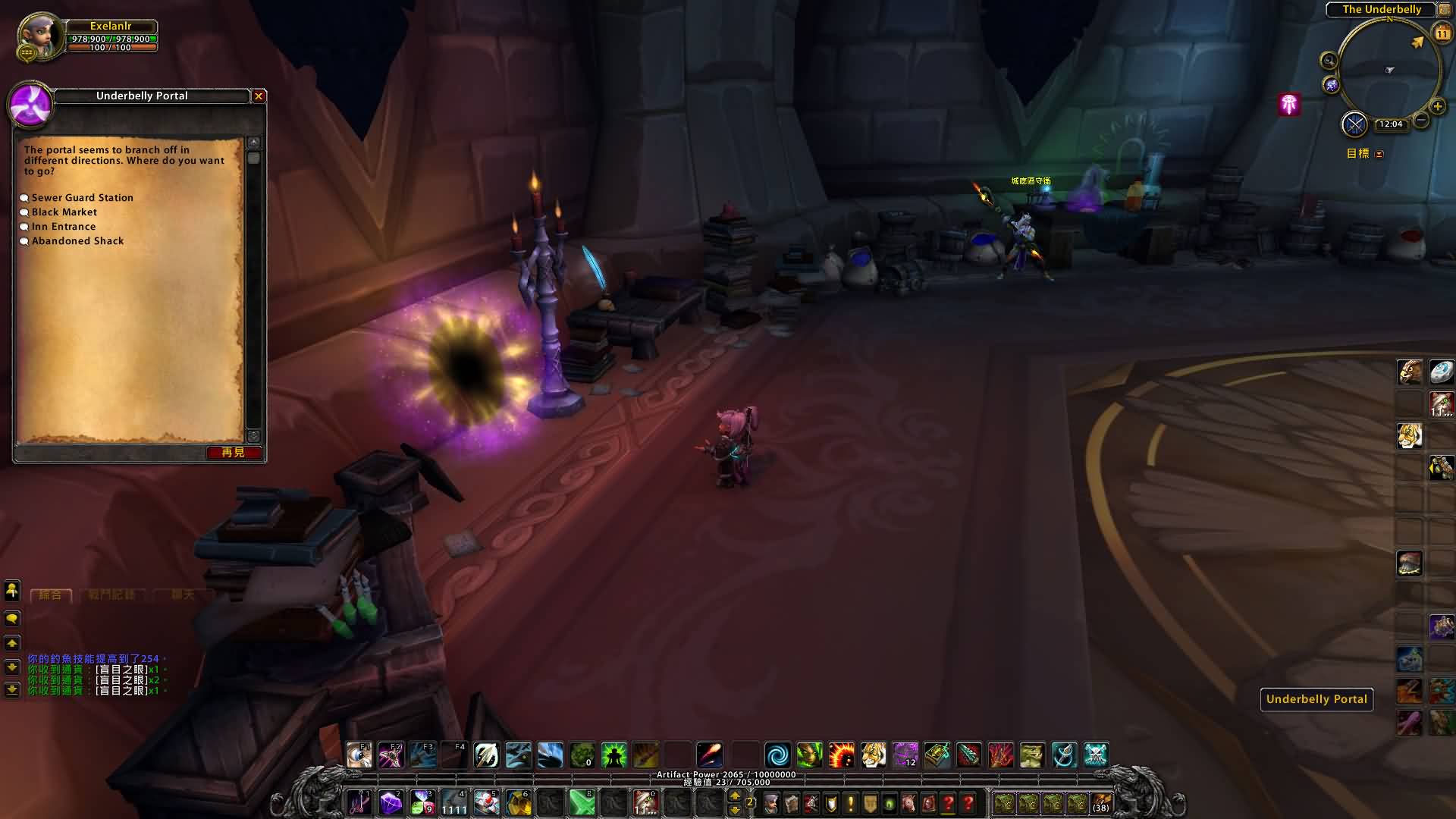Pick the Inn Entrance destination

pyautogui.click(x=64, y=227)
